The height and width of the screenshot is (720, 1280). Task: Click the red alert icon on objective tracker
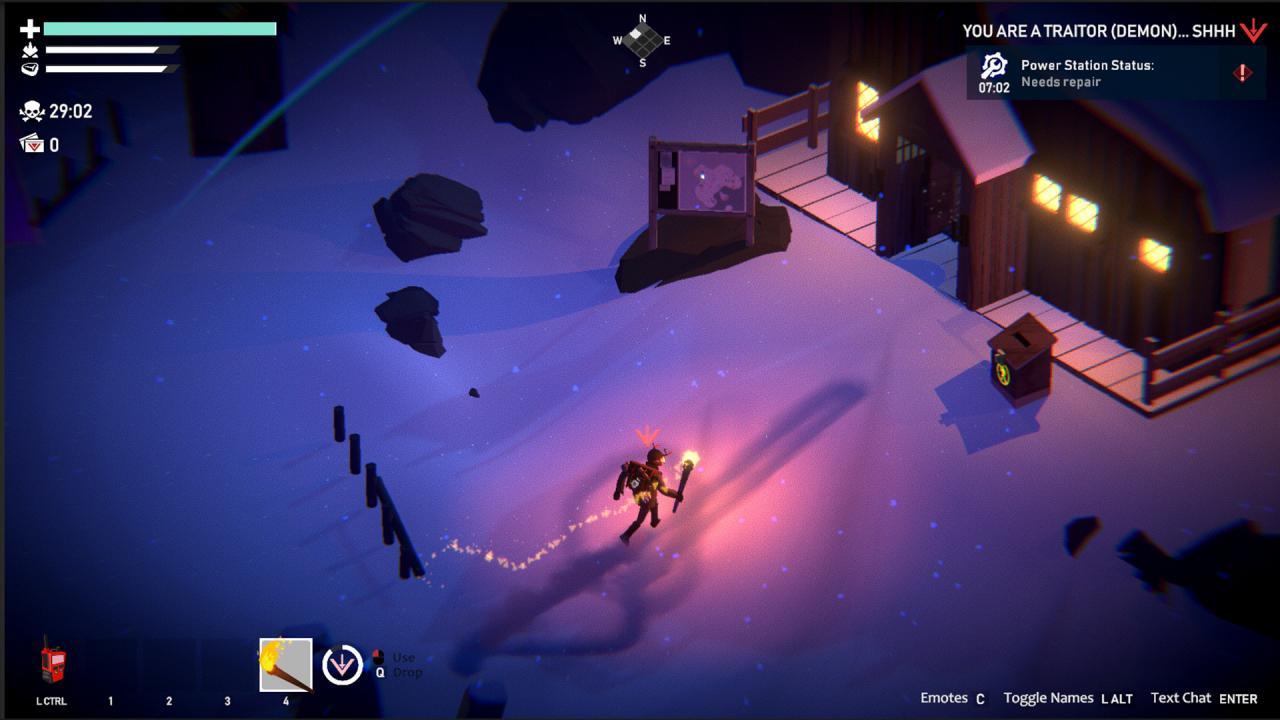coord(1242,73)
